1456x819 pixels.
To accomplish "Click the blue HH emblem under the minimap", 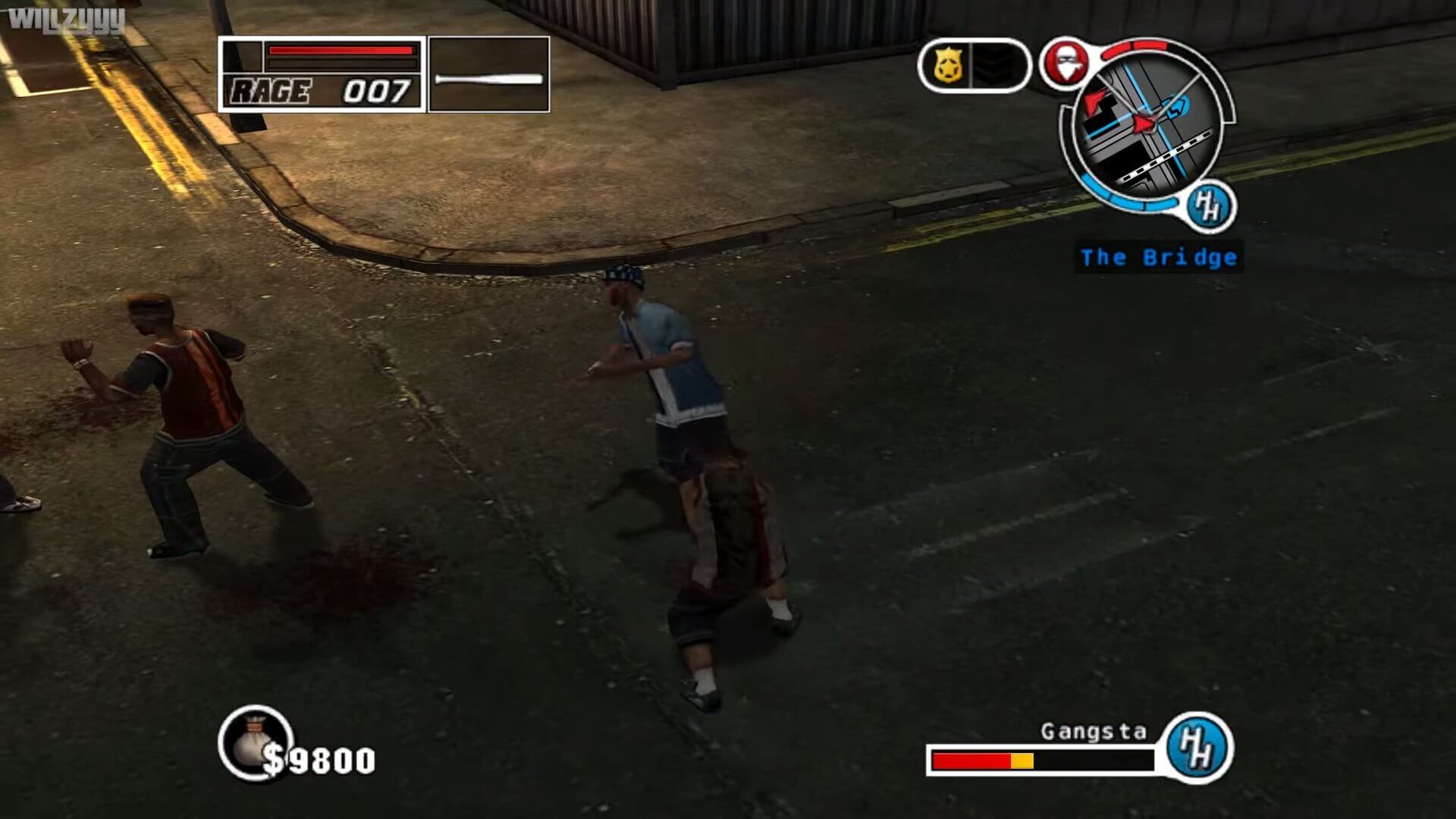I will [1208, 206].
